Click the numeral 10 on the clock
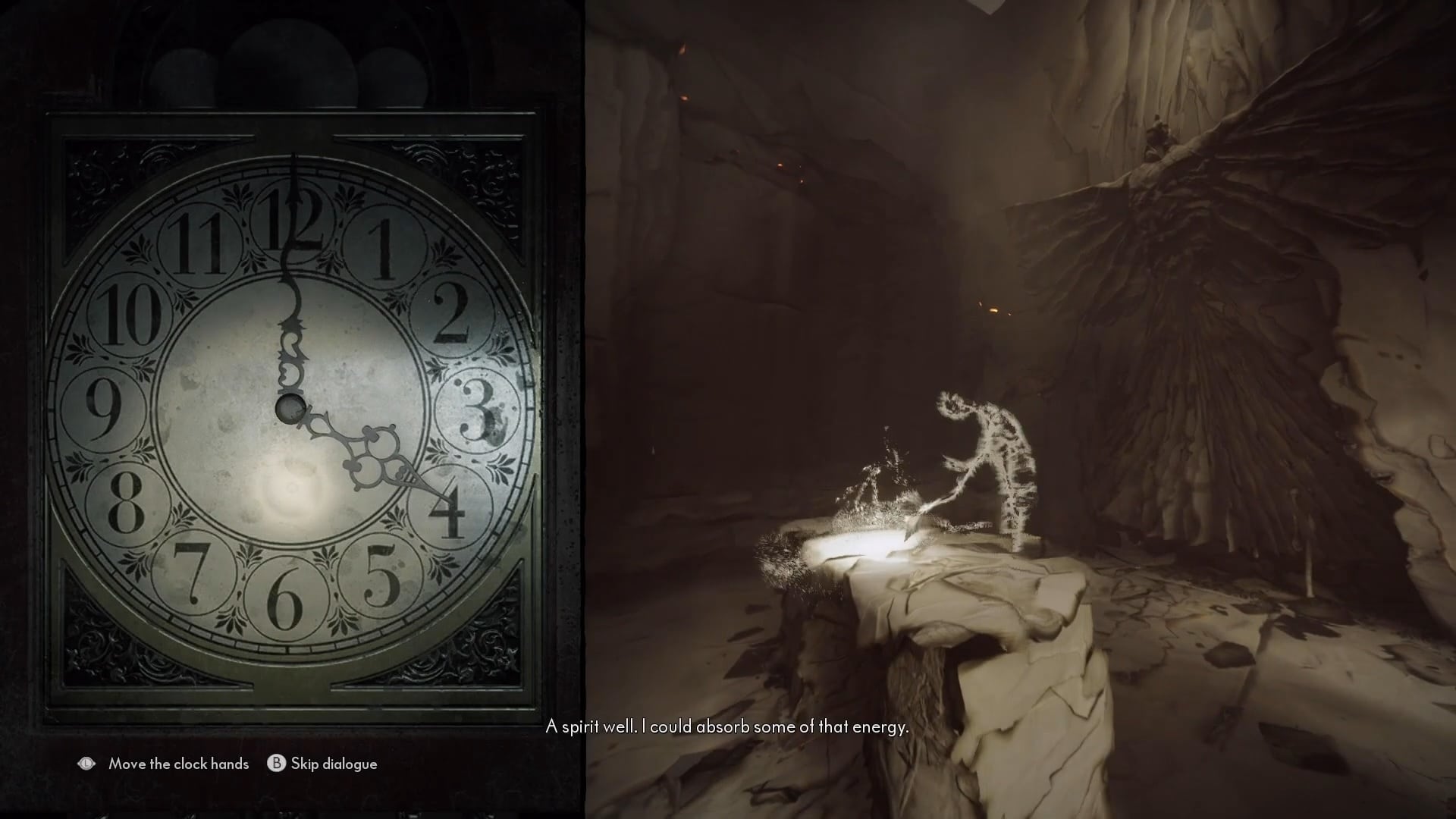 (x=125, y=315)
